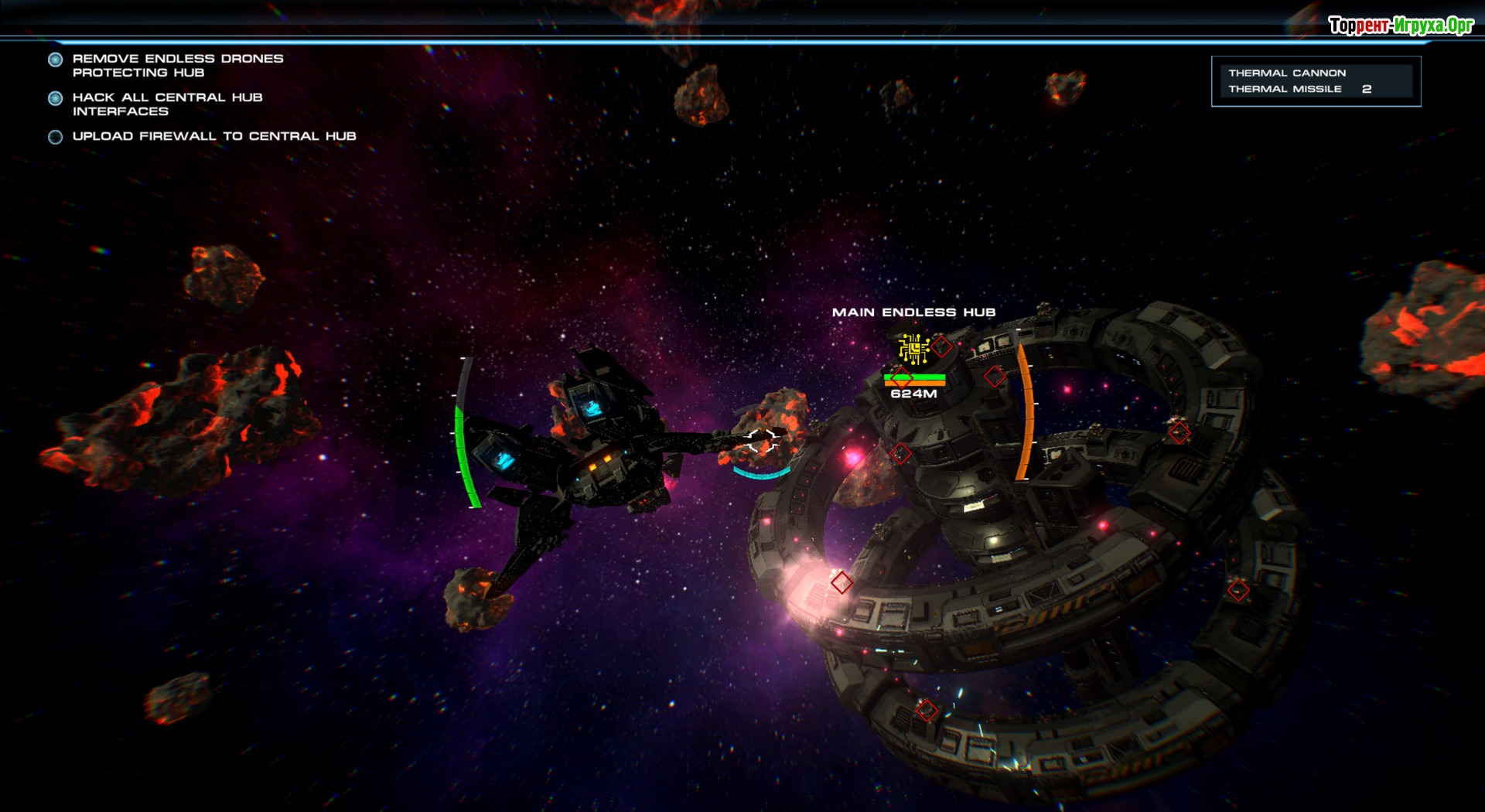Open the Торрент-Игруха.Орг watermark link
This screenshot has height=812, width=1485.
(x=1401, y=26)
